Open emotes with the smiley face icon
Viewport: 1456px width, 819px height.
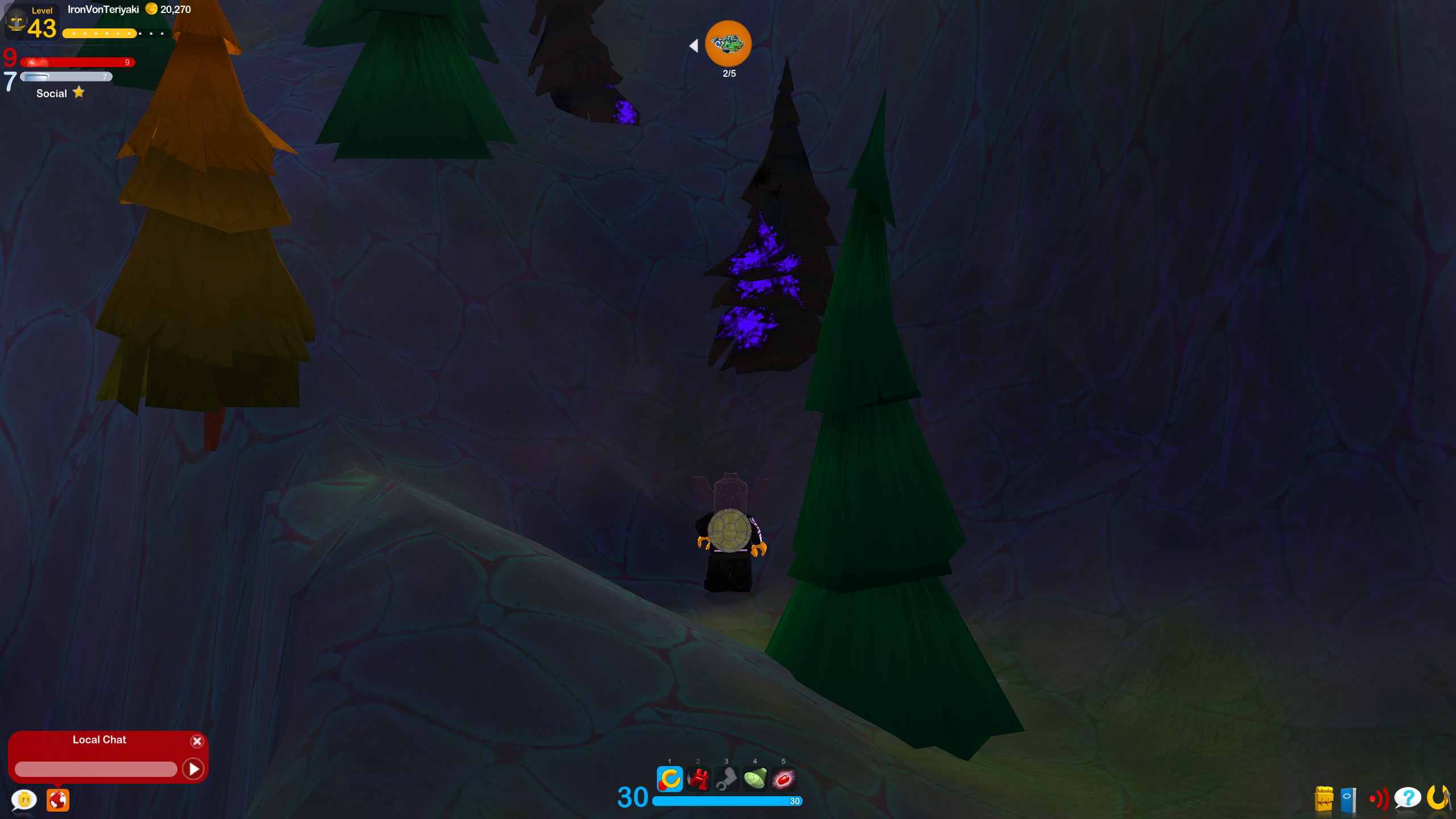pyautogui.click(x=23, y=800)
